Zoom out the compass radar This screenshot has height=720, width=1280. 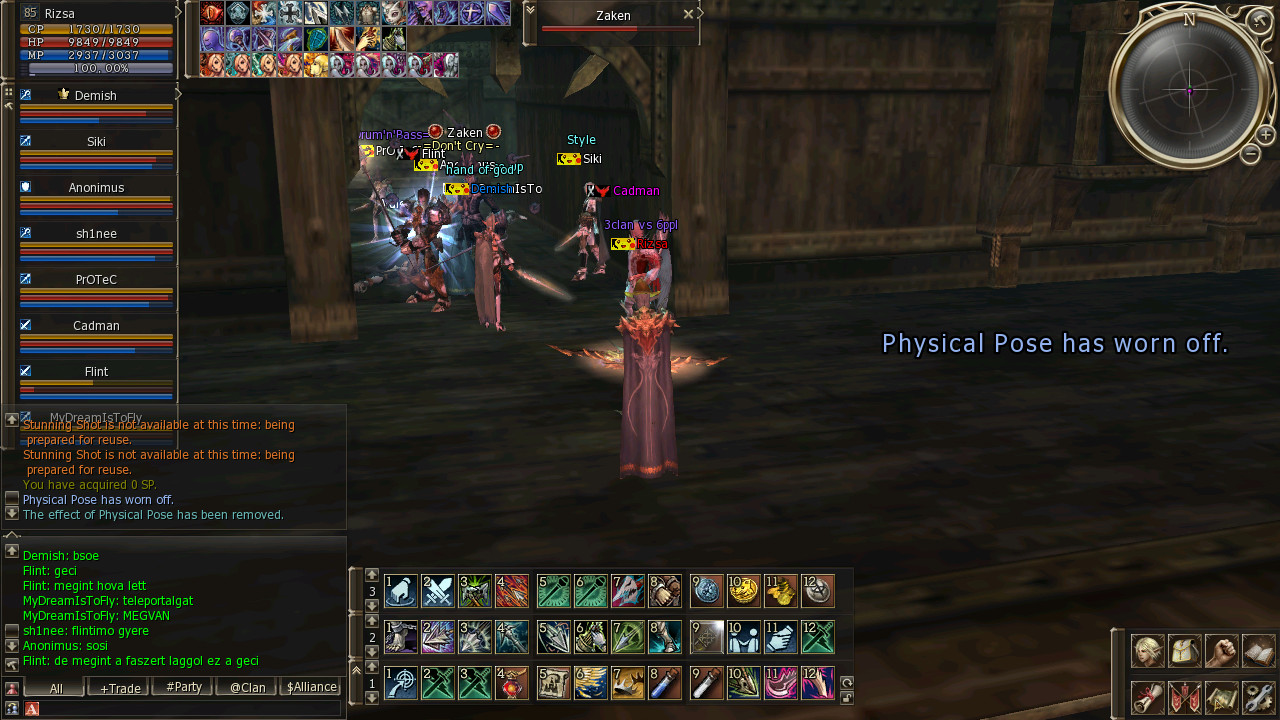point(1250,154)
